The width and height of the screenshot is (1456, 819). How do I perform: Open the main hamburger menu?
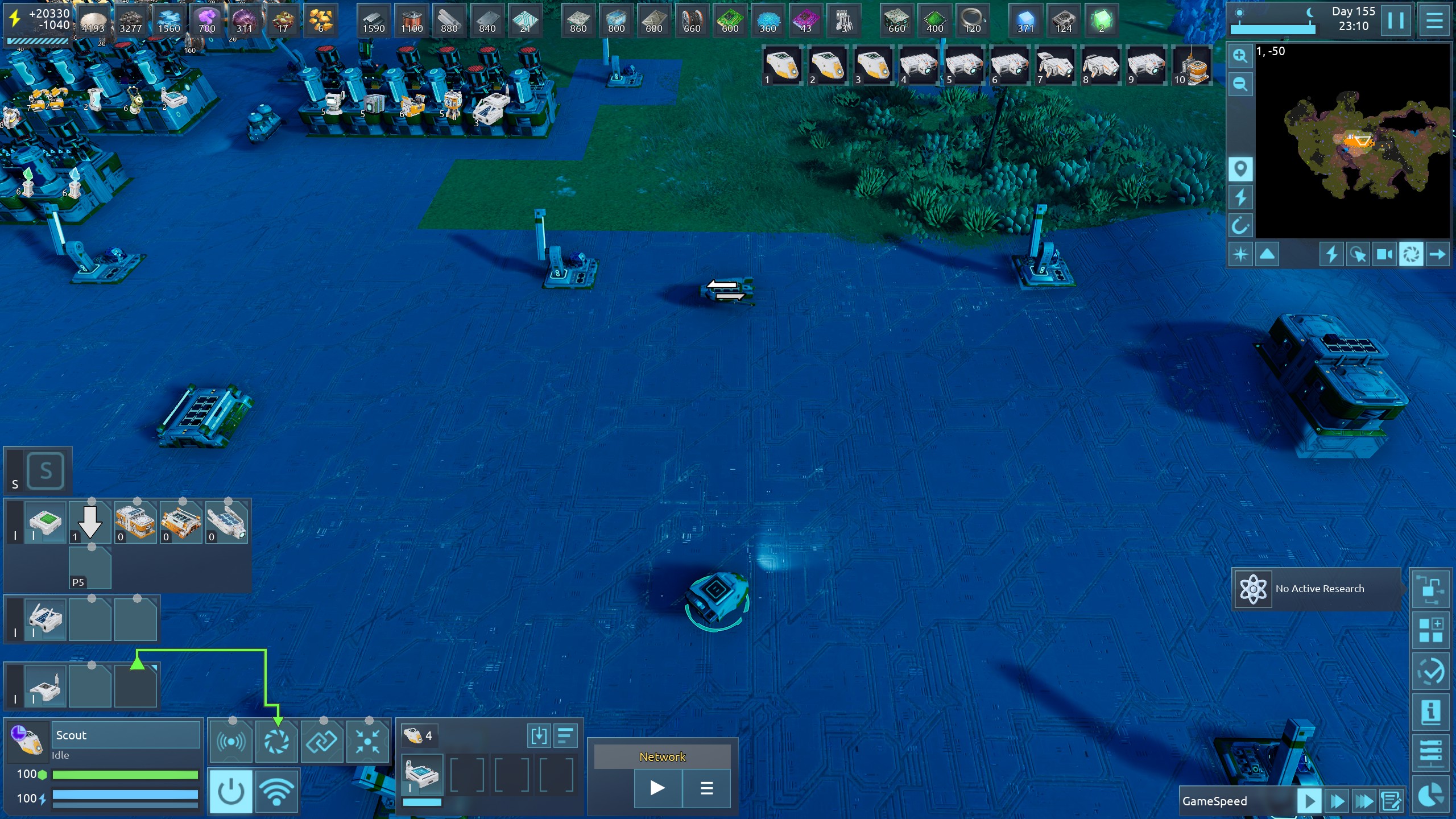pos(1434,20)
